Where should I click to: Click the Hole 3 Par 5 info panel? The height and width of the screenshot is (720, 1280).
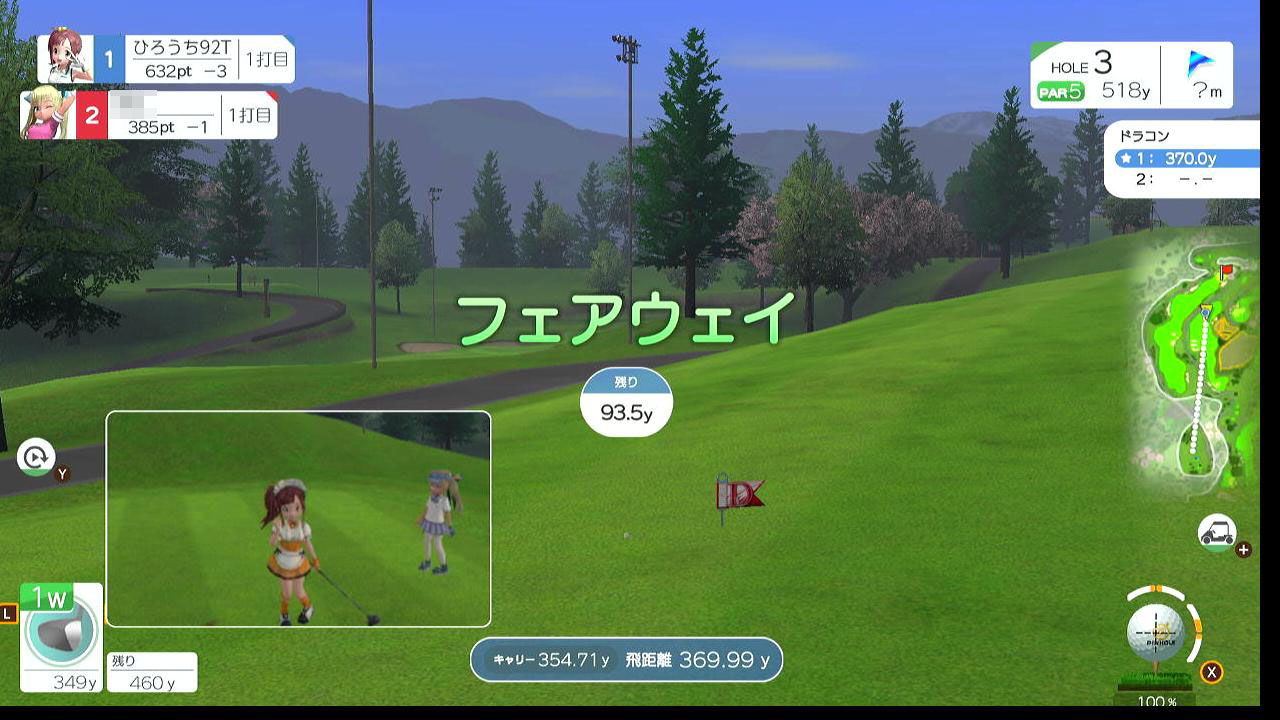coord(1094,76)
